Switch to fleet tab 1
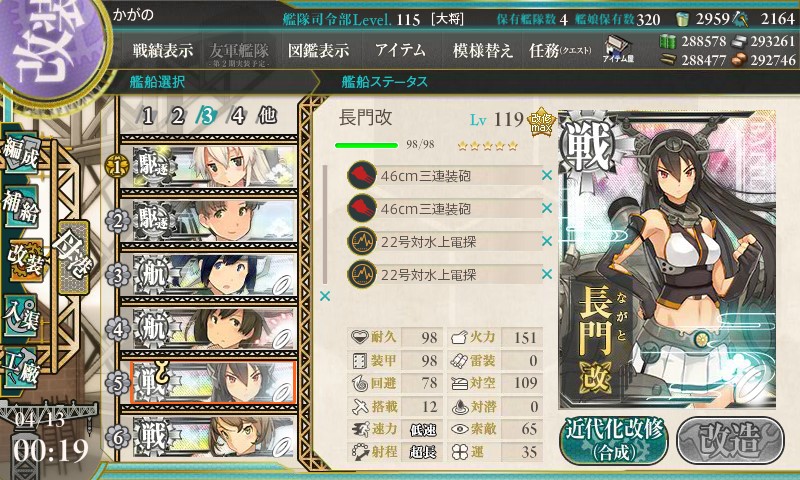 (147, 115)
